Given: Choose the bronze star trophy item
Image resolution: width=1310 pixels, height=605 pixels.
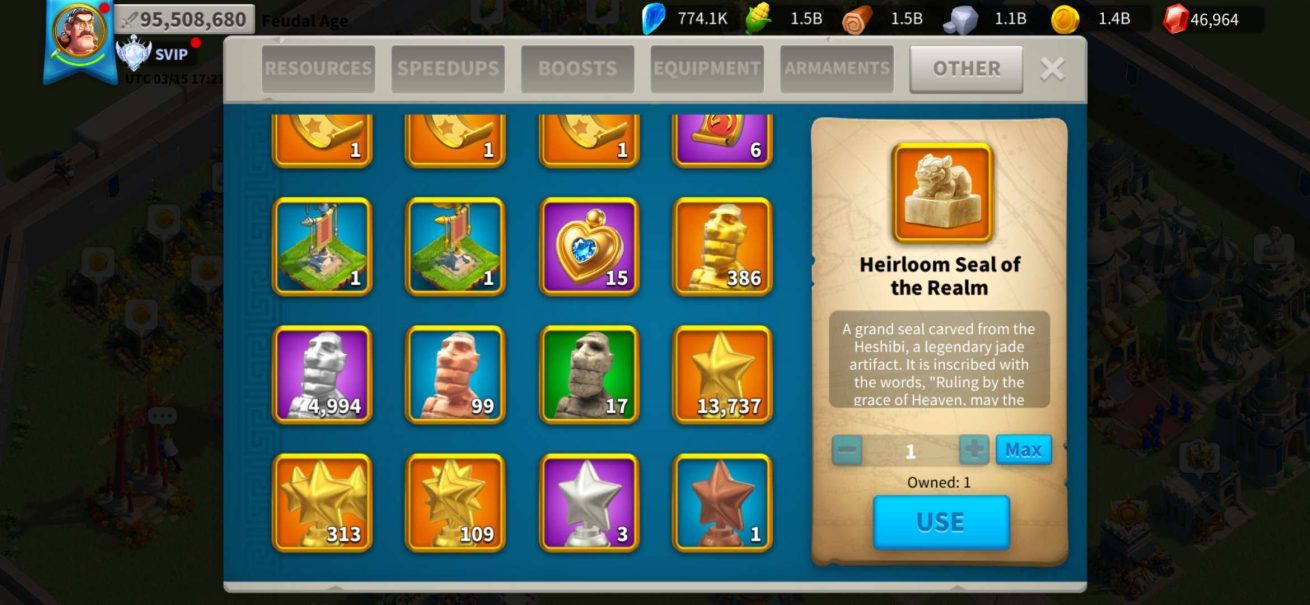Looking at the screenshot, I should (x=722, y=502).
